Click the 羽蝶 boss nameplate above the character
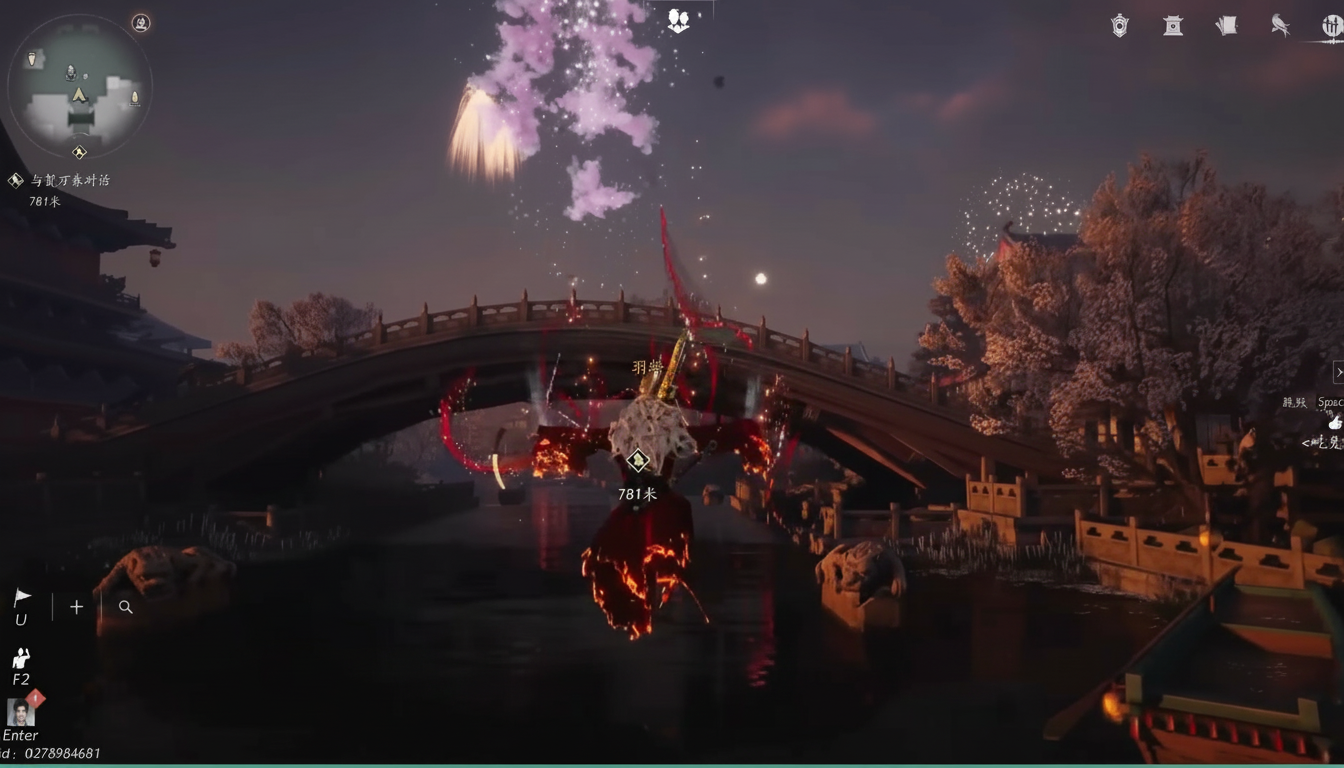This screenshot has width=1344, height=768. [x=649, y=367]
